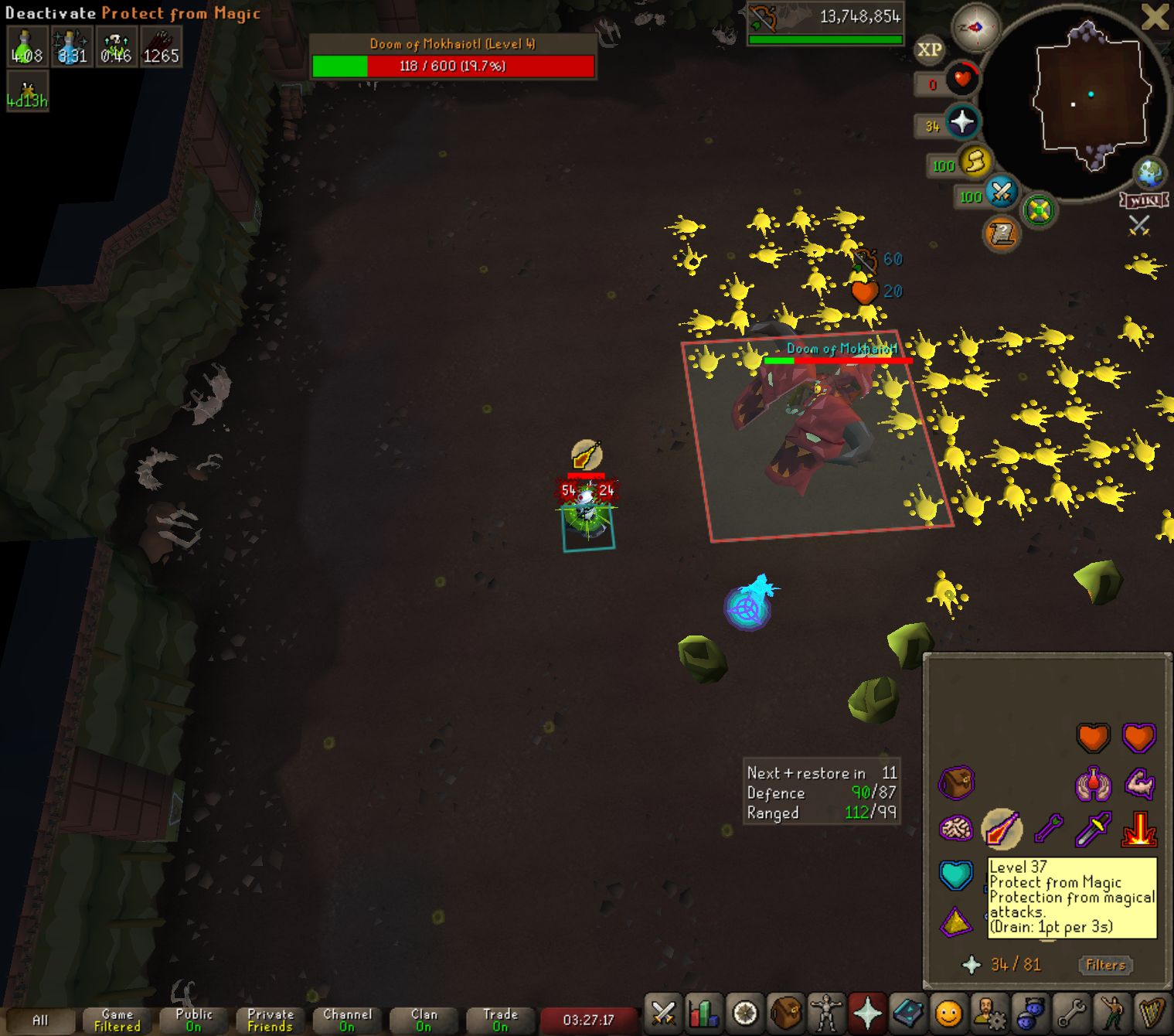The width and height of the screenshot is (1174, 1036).
Task: Toggle the run energy boot orb
Action: click(975, 162)
